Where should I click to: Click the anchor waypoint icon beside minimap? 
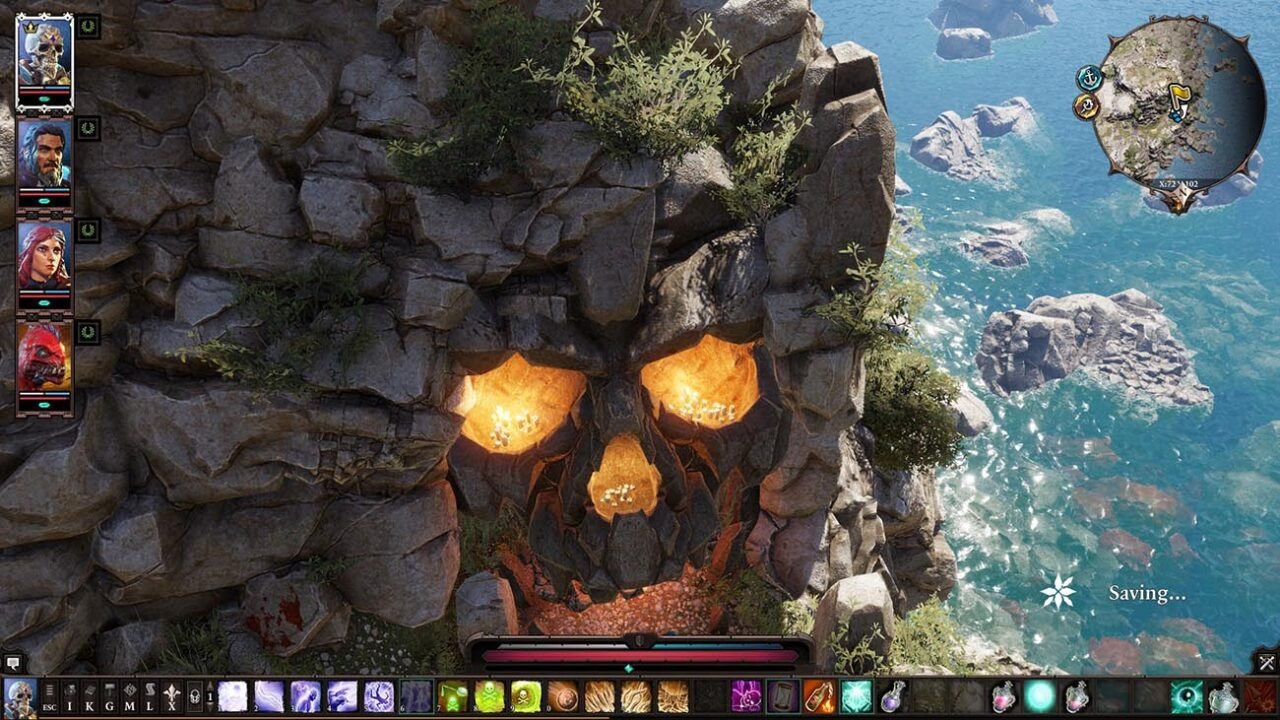[1089, 77]
